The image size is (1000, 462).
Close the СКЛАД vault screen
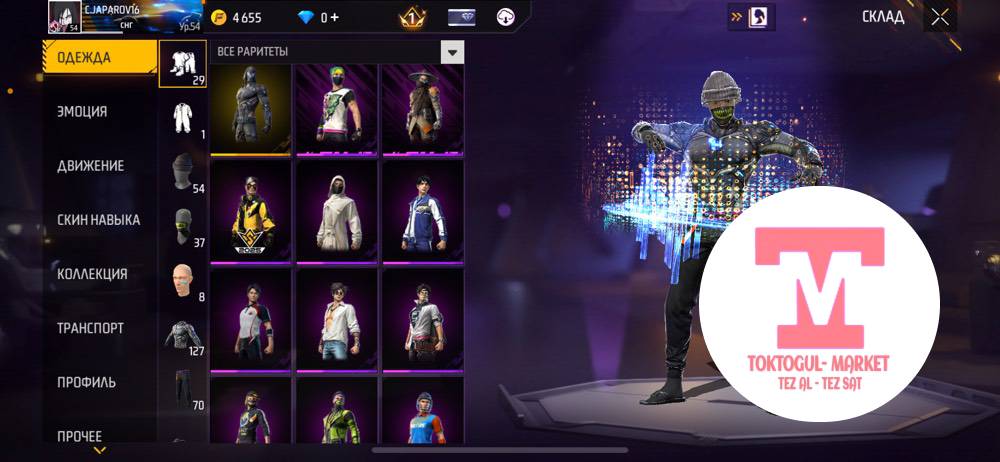[x=940, y=17]
